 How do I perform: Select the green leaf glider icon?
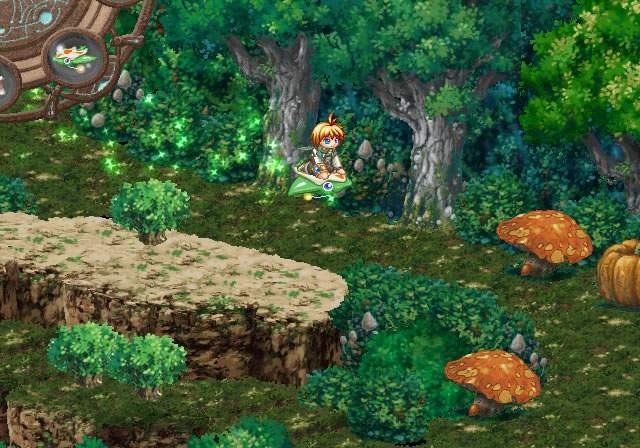(x=74, y=56)
